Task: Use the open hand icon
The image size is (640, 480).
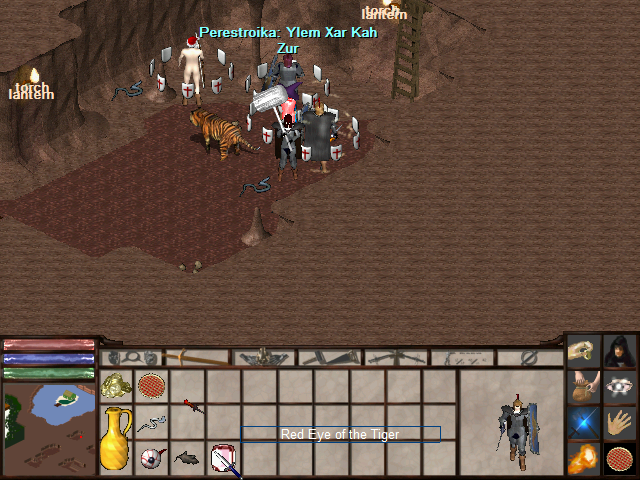Action: tap(620, 423)
